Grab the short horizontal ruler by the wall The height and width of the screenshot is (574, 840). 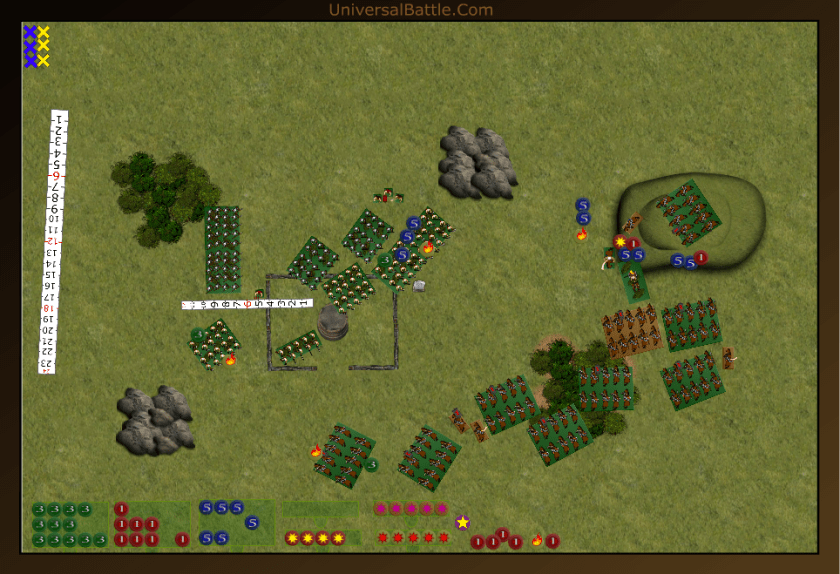point(247,303)
